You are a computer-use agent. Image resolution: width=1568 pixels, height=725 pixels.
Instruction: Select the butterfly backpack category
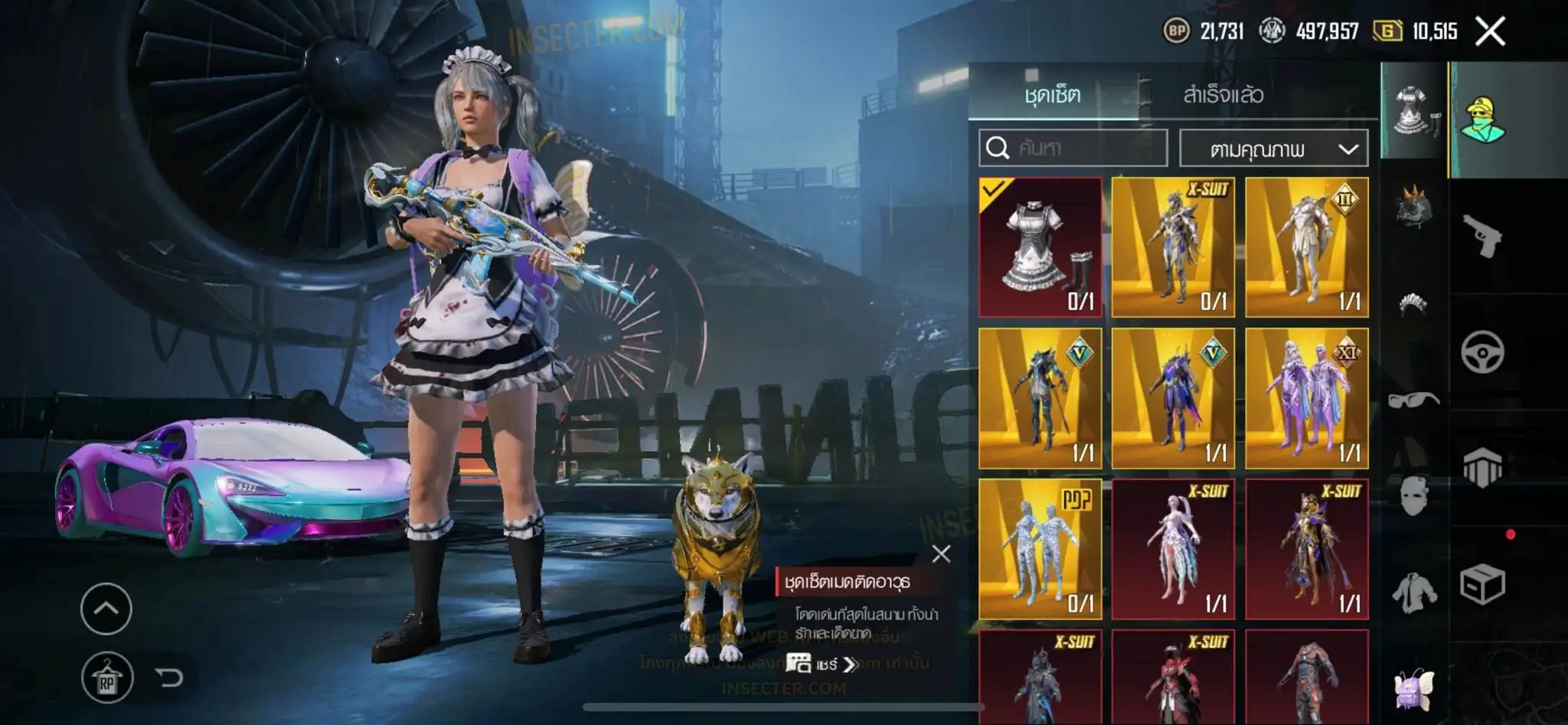[1413, 687]
